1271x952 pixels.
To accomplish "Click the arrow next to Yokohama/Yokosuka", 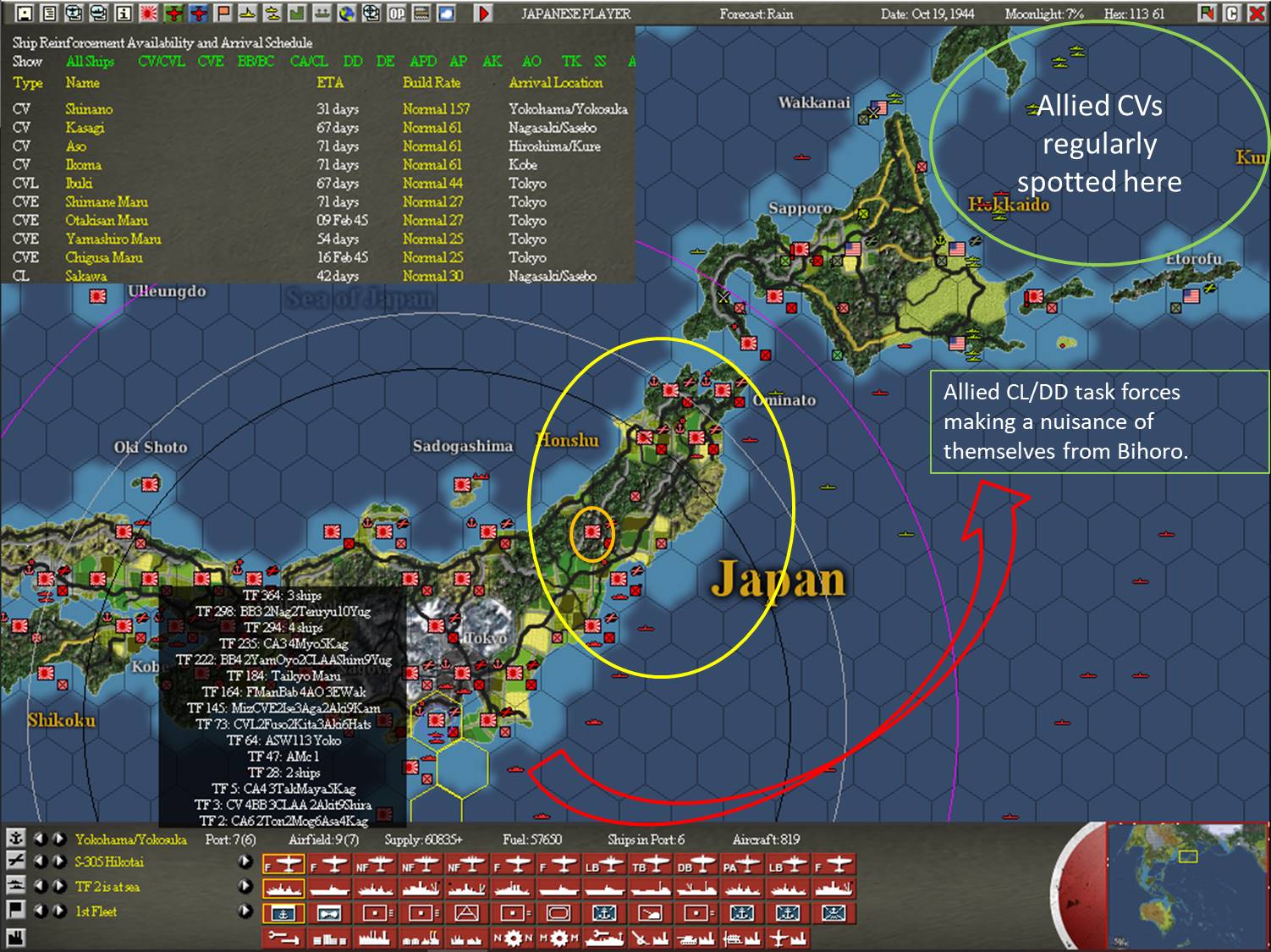I will [58, 839].
